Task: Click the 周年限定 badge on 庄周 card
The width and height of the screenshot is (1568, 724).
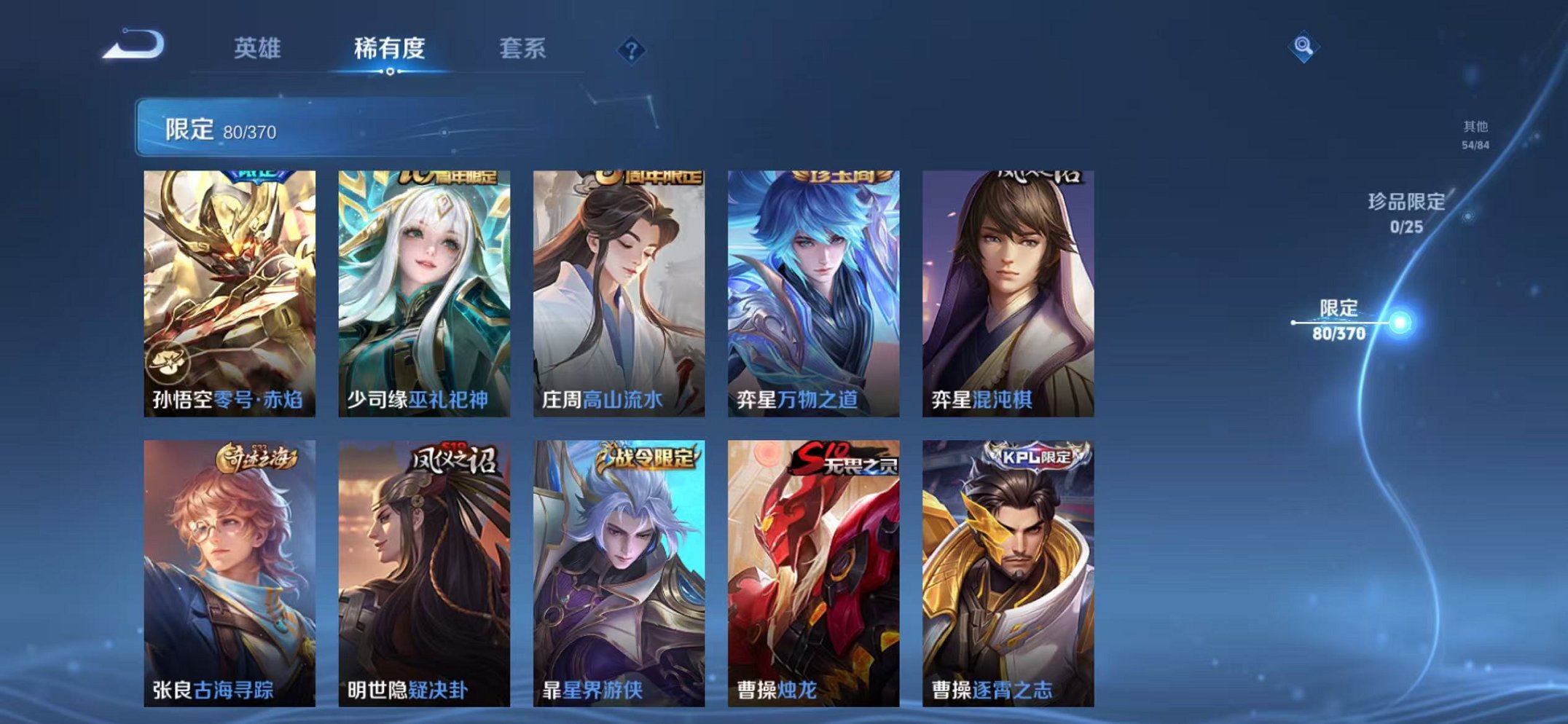Action: point(648,178)
